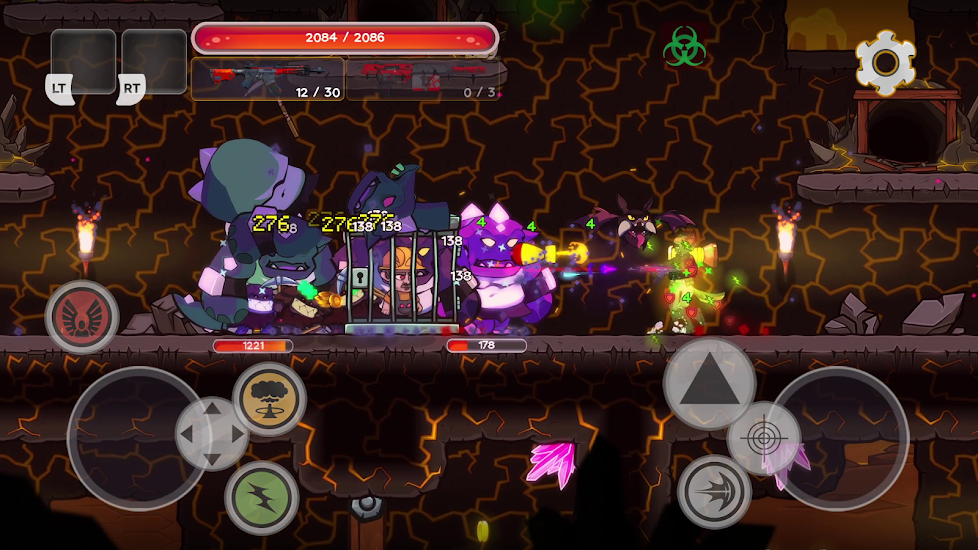This screenshot has height=550, width=978.
Task: Tap the four-arrow directional pad button
Action: pyautogui.click(x=212, y=434)
